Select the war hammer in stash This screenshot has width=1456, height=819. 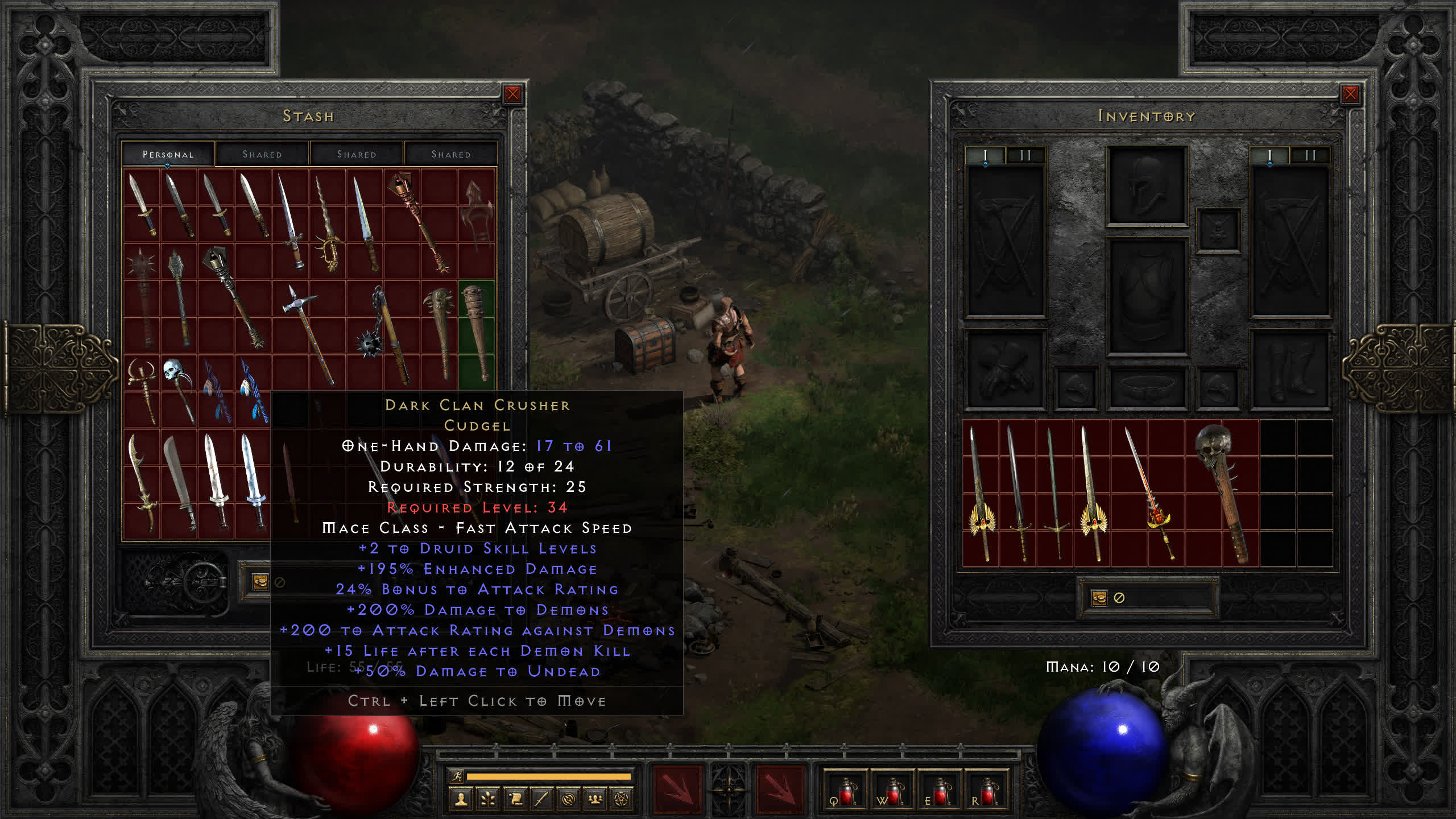308,333
